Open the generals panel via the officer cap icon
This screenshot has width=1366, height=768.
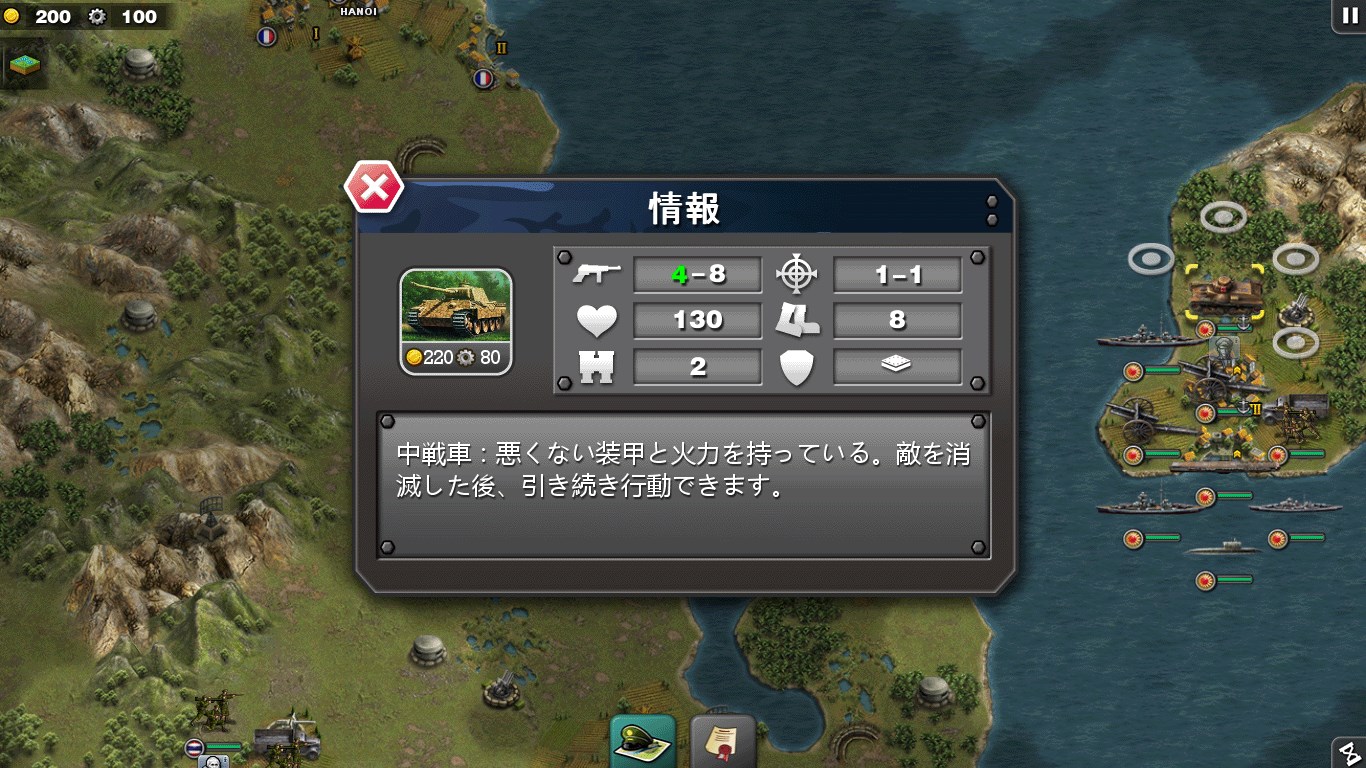644,740
